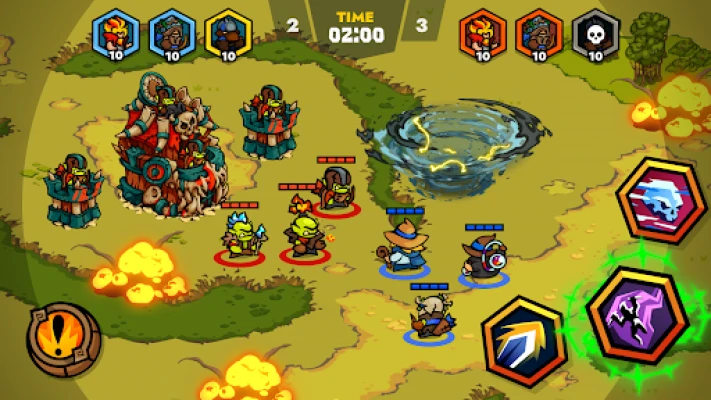Select the grey skull dead-hero portrait
Image resolution: width=711 pixels, height=400 pixels.
[x=596, y=35]
